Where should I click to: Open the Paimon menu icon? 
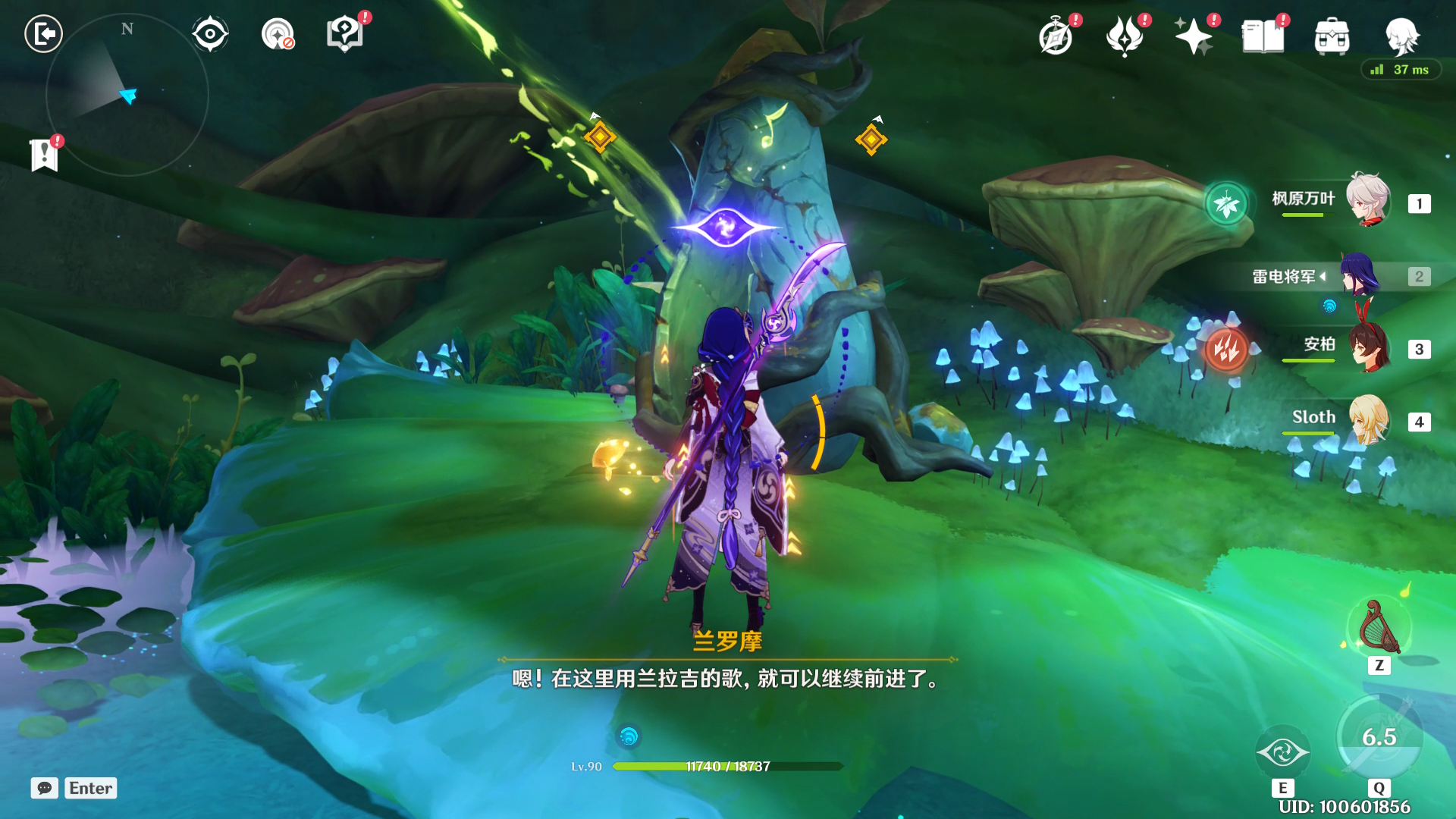pyautogui.click(x=1401, y=36)
